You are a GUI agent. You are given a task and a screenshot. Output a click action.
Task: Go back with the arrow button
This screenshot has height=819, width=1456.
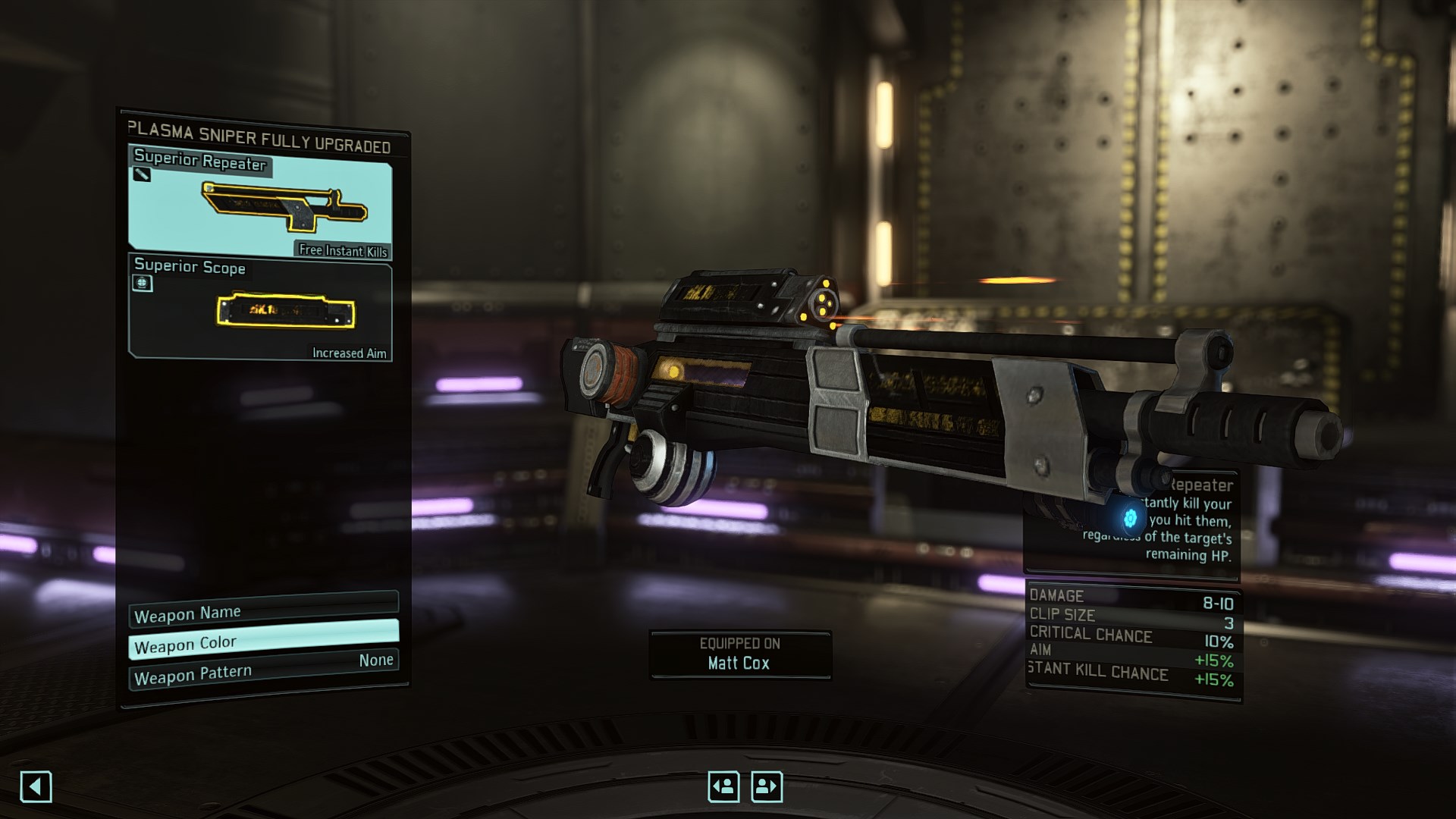(36, 786)
